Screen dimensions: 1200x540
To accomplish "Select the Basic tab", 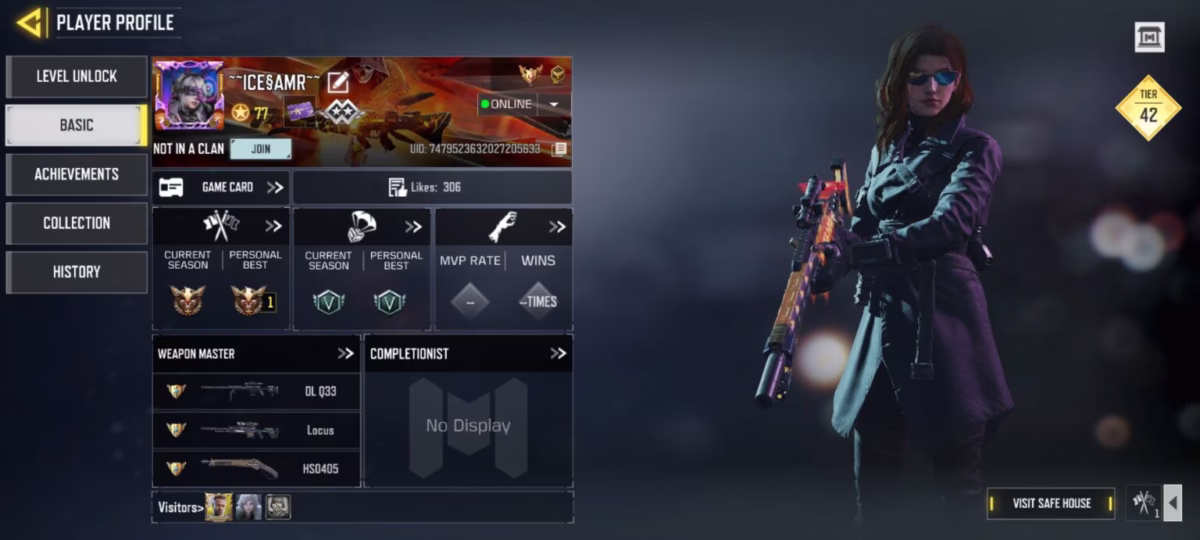I will [x=76, y=125].
